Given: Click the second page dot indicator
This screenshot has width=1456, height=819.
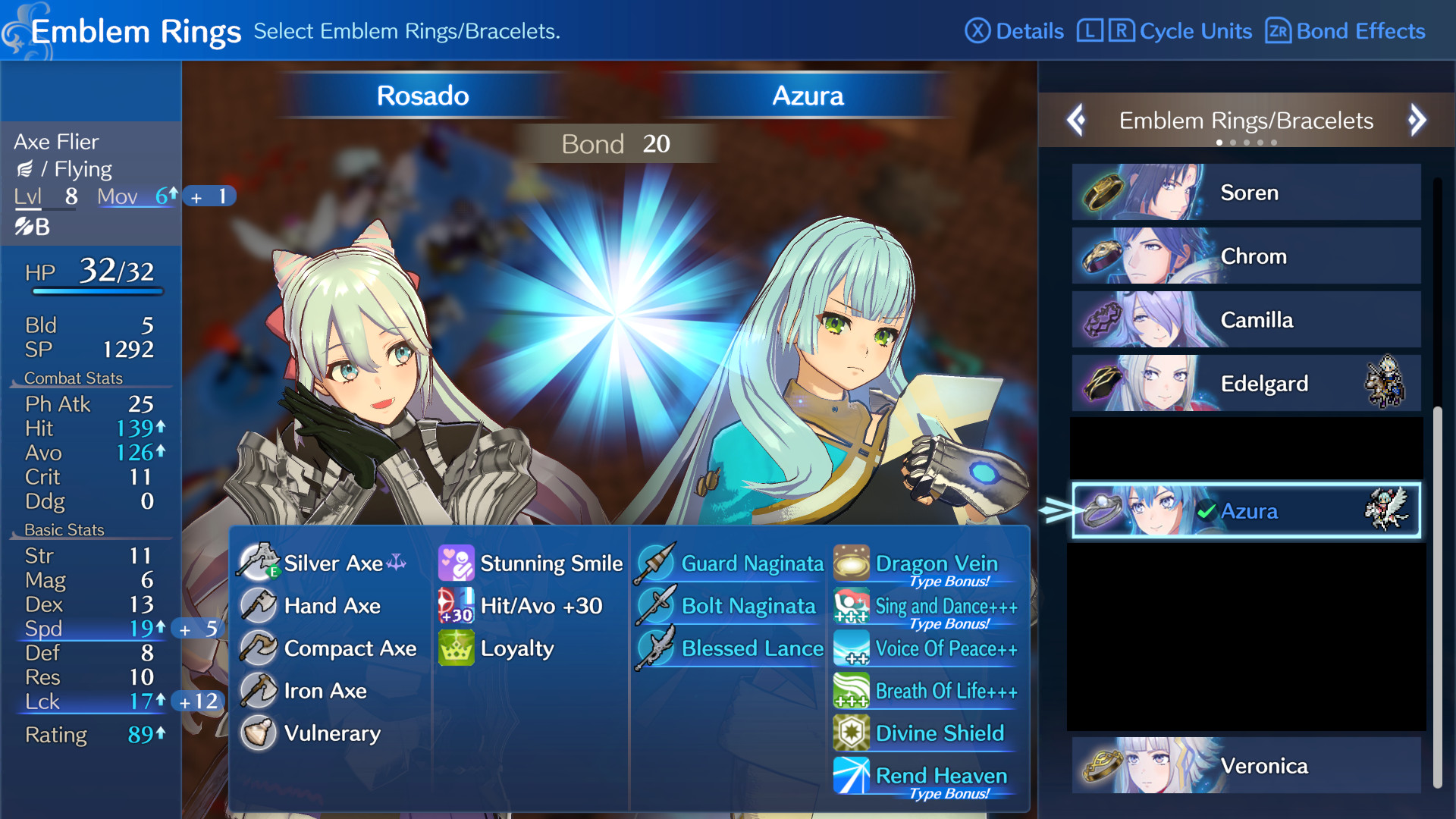Looking at the screenshot, I should 1233,142.
